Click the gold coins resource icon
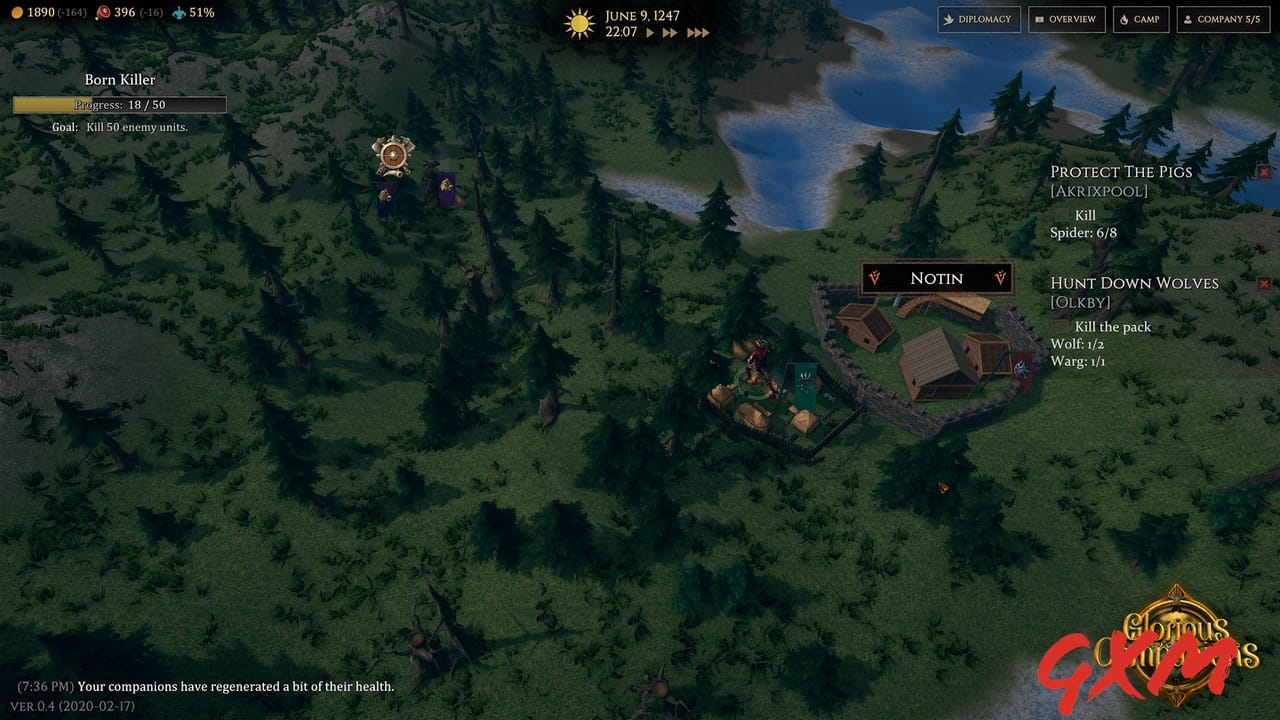This screenshot has width=1280, height=720. tap(16, 13)
